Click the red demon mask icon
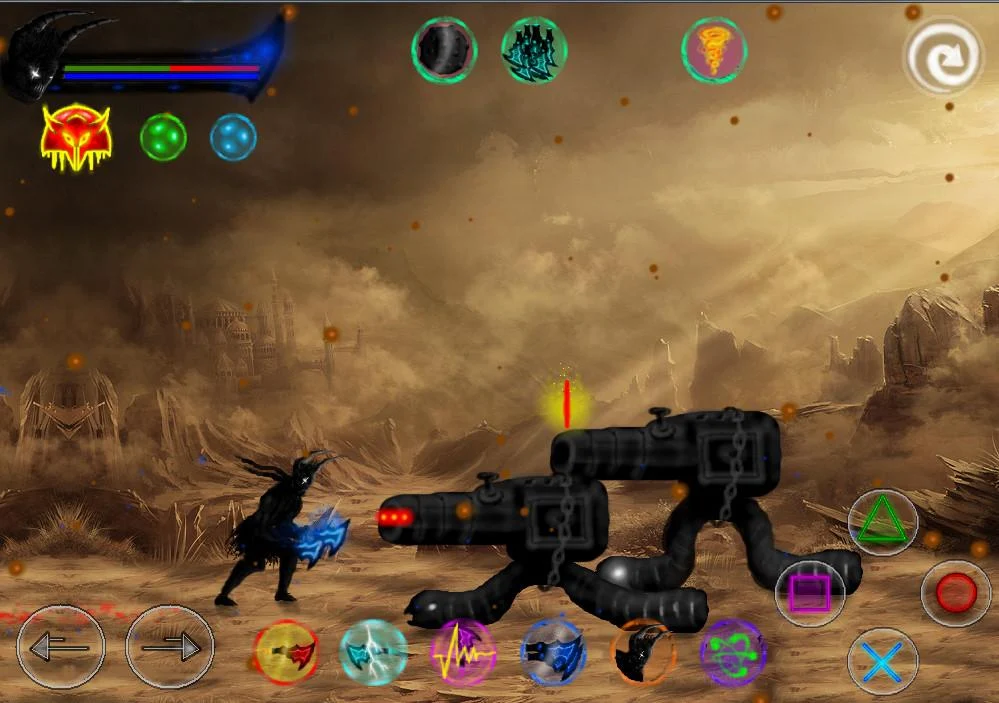Screen dimensions: 999x703 click(76, 138)
